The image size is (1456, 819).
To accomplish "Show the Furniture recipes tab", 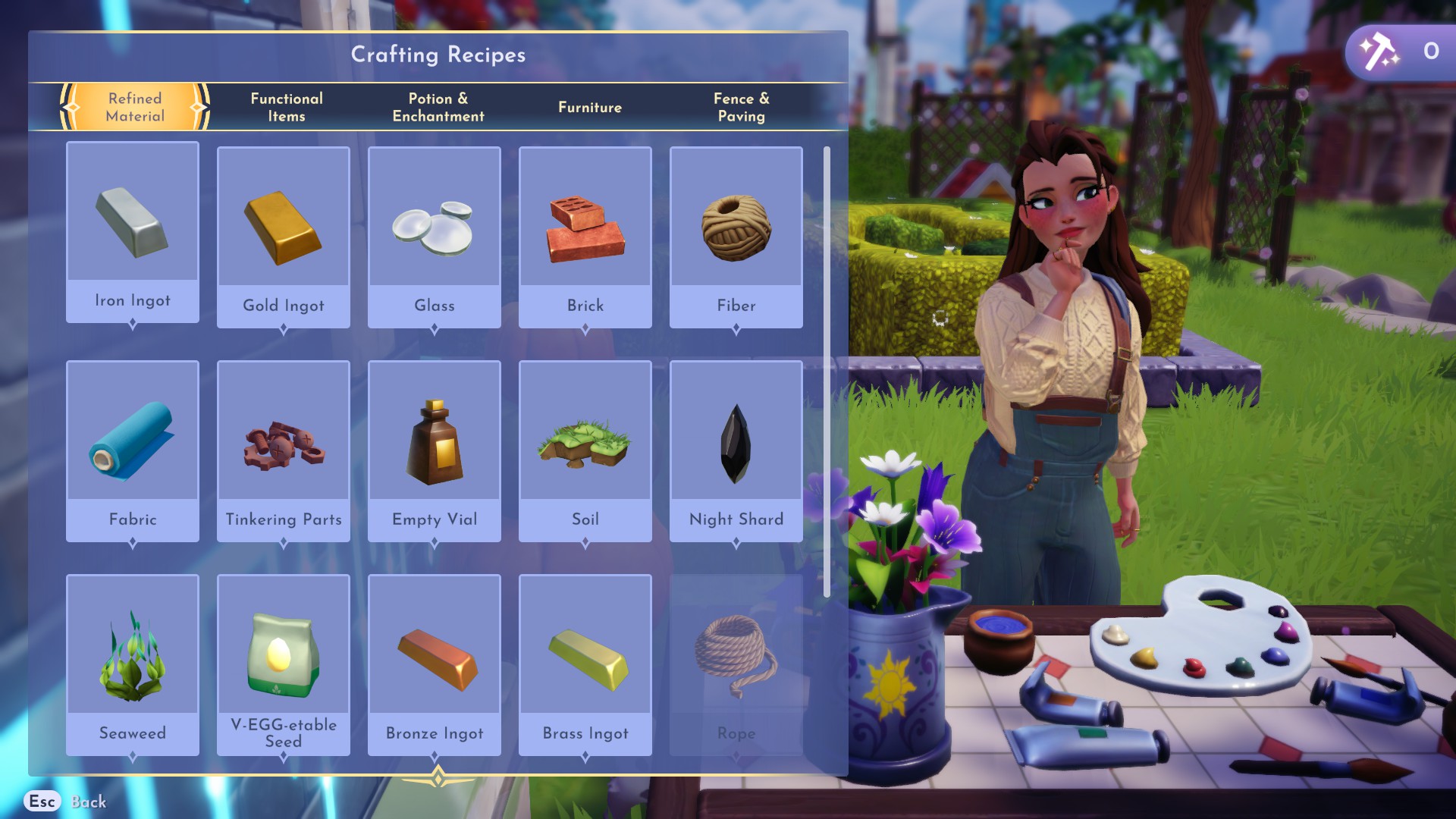I will click(590, 107).
